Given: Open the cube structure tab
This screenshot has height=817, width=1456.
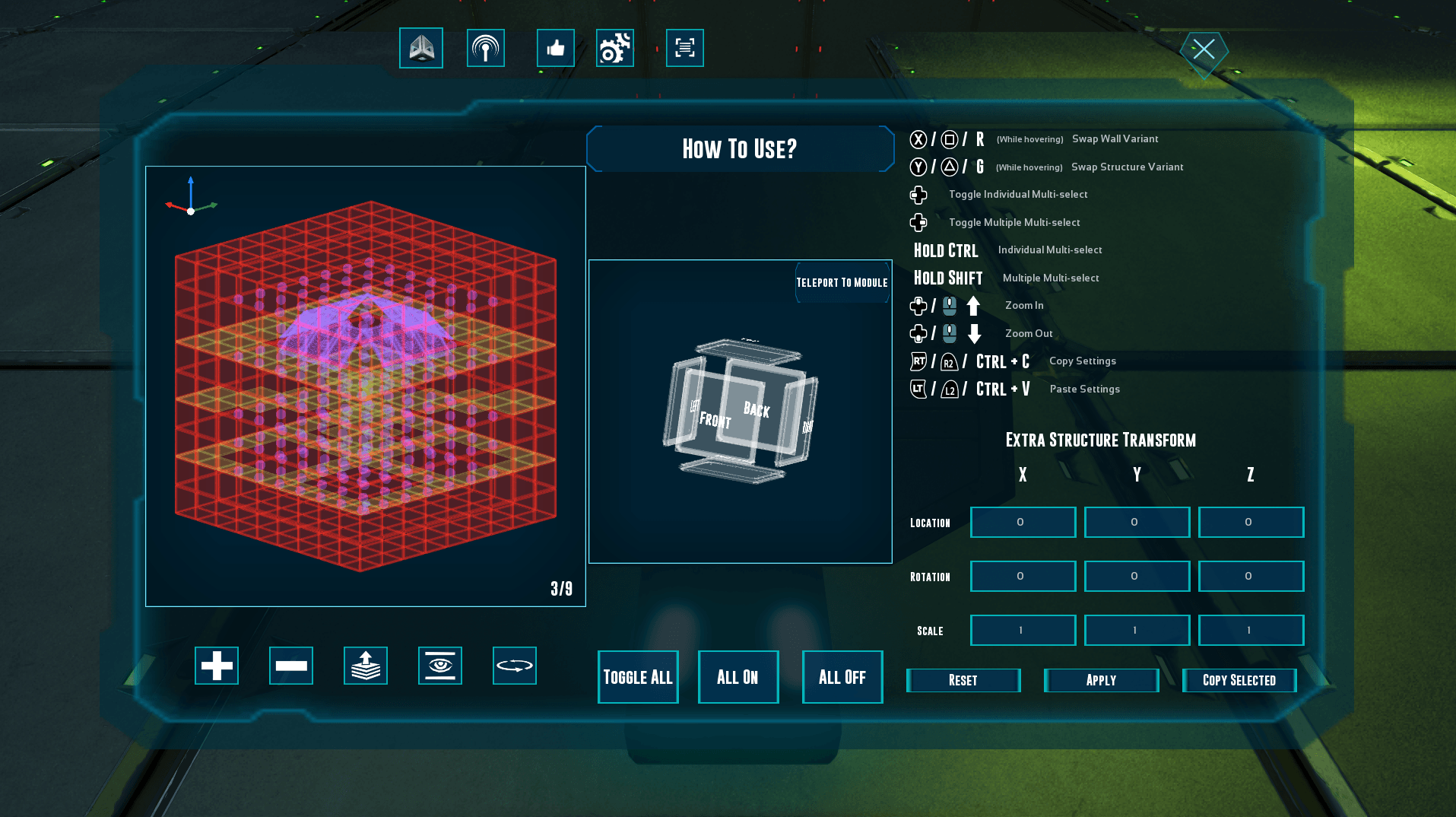Looking at the screenshot, I should [x=421, y=49].
